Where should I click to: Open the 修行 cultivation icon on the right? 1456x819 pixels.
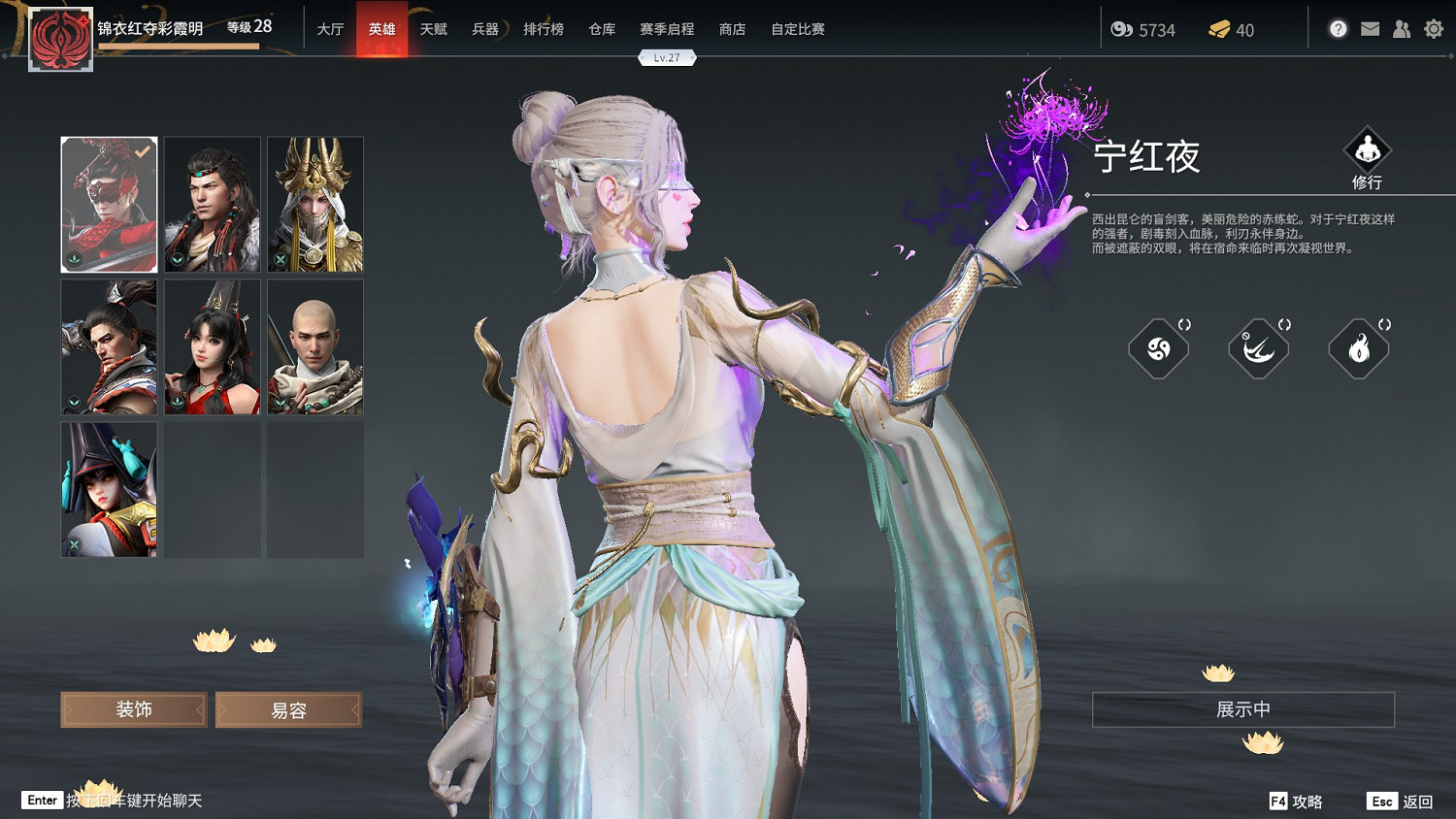coord(1369,155)
